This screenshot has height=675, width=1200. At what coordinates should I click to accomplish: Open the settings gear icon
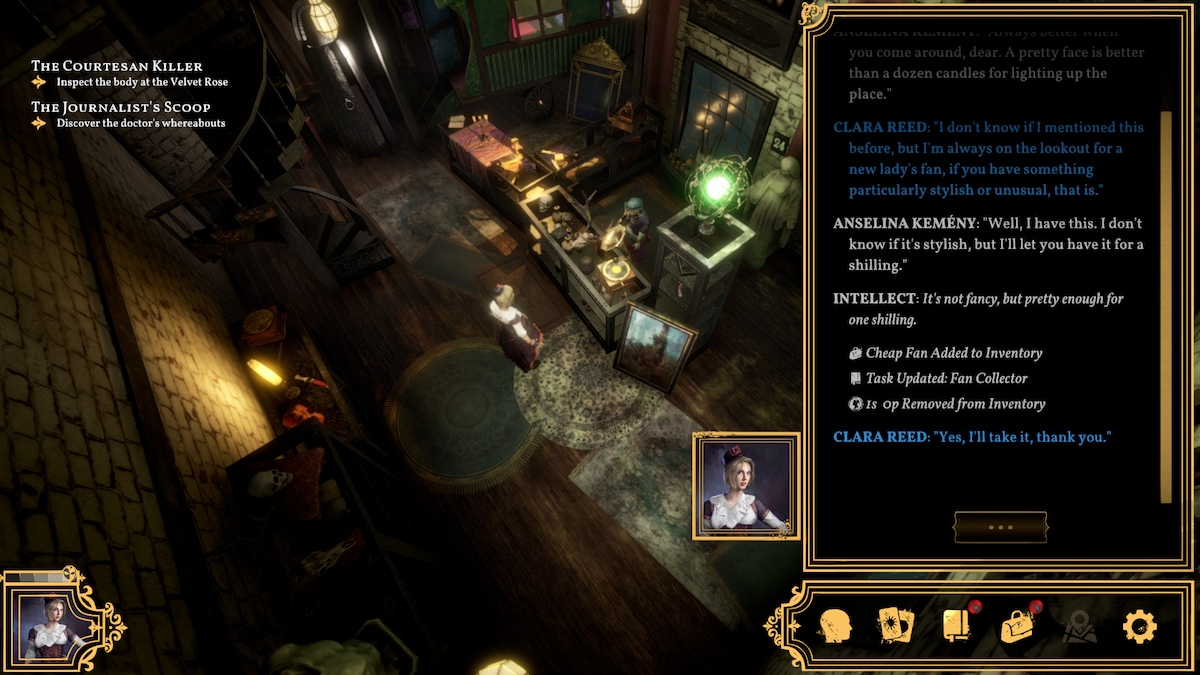1139,627
